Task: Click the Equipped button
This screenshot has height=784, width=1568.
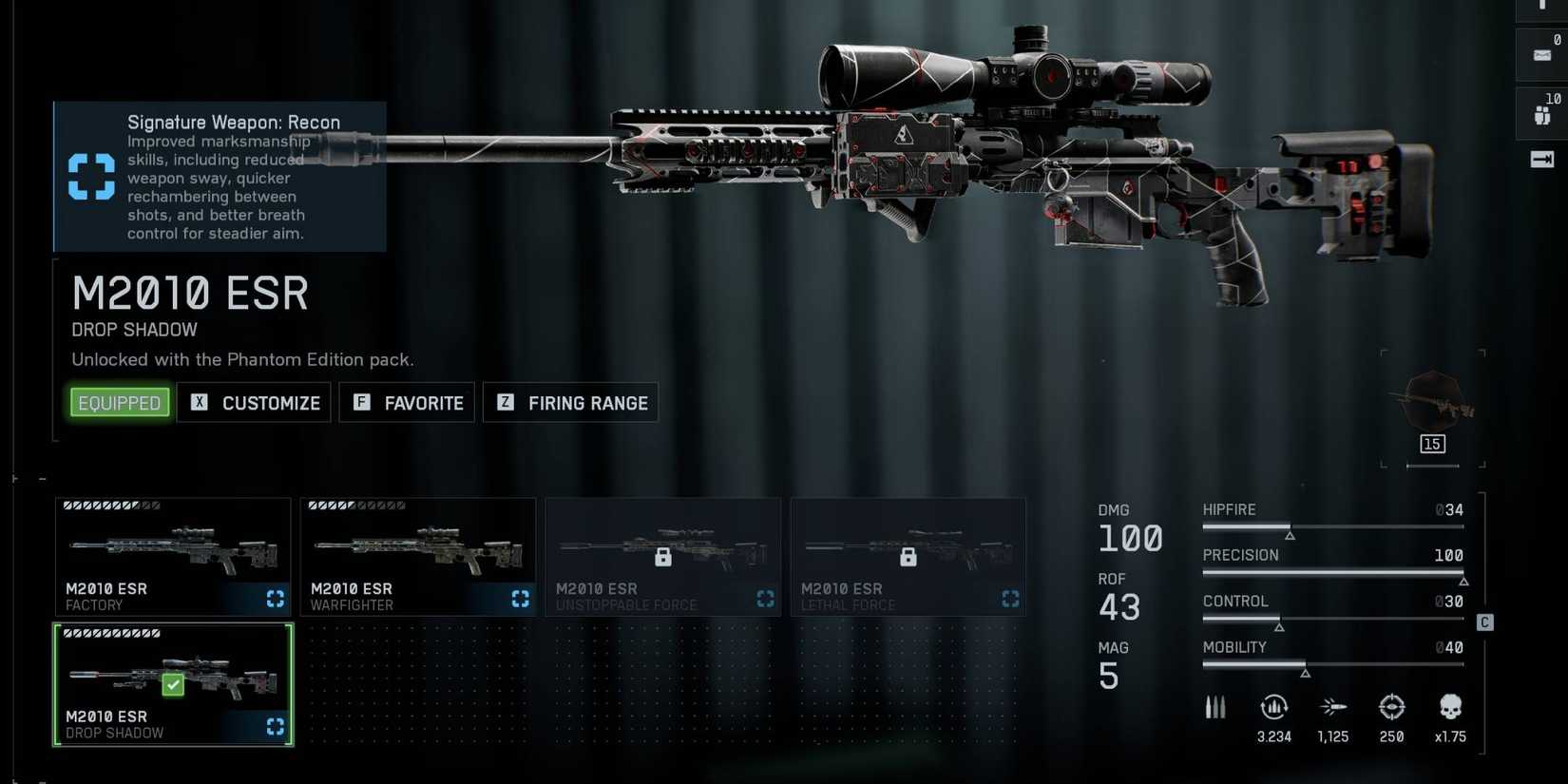Action: pos(118,402)
